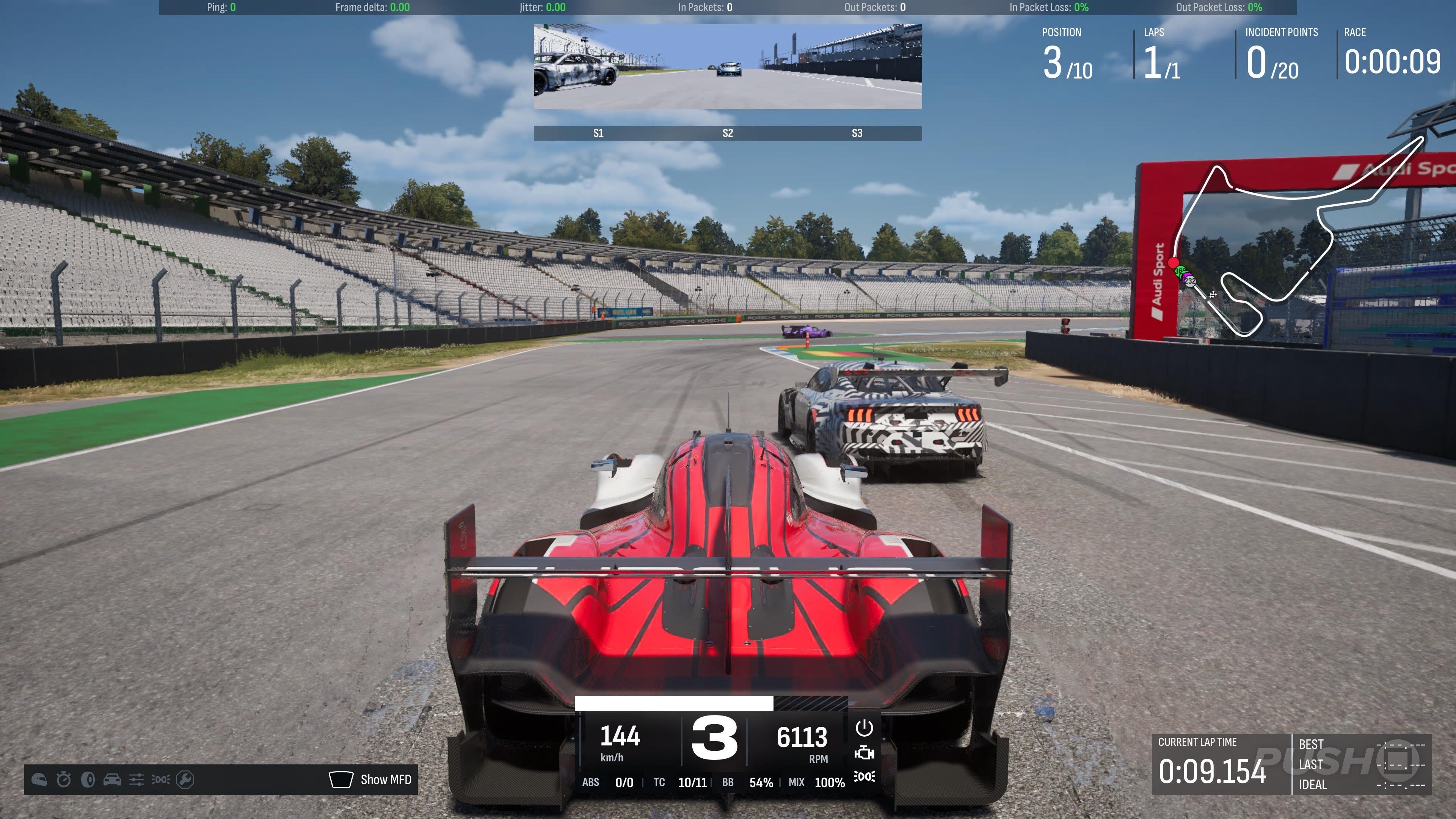Click the engine icon beside the RPM readout
Screen dimensions: 1456x819
pyautogui.click(x=864, y=753)
